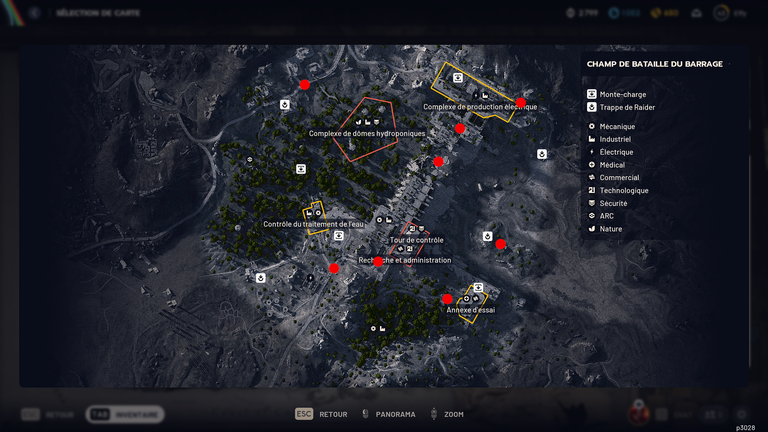Click the Commercial legend entry

(619, 178)
